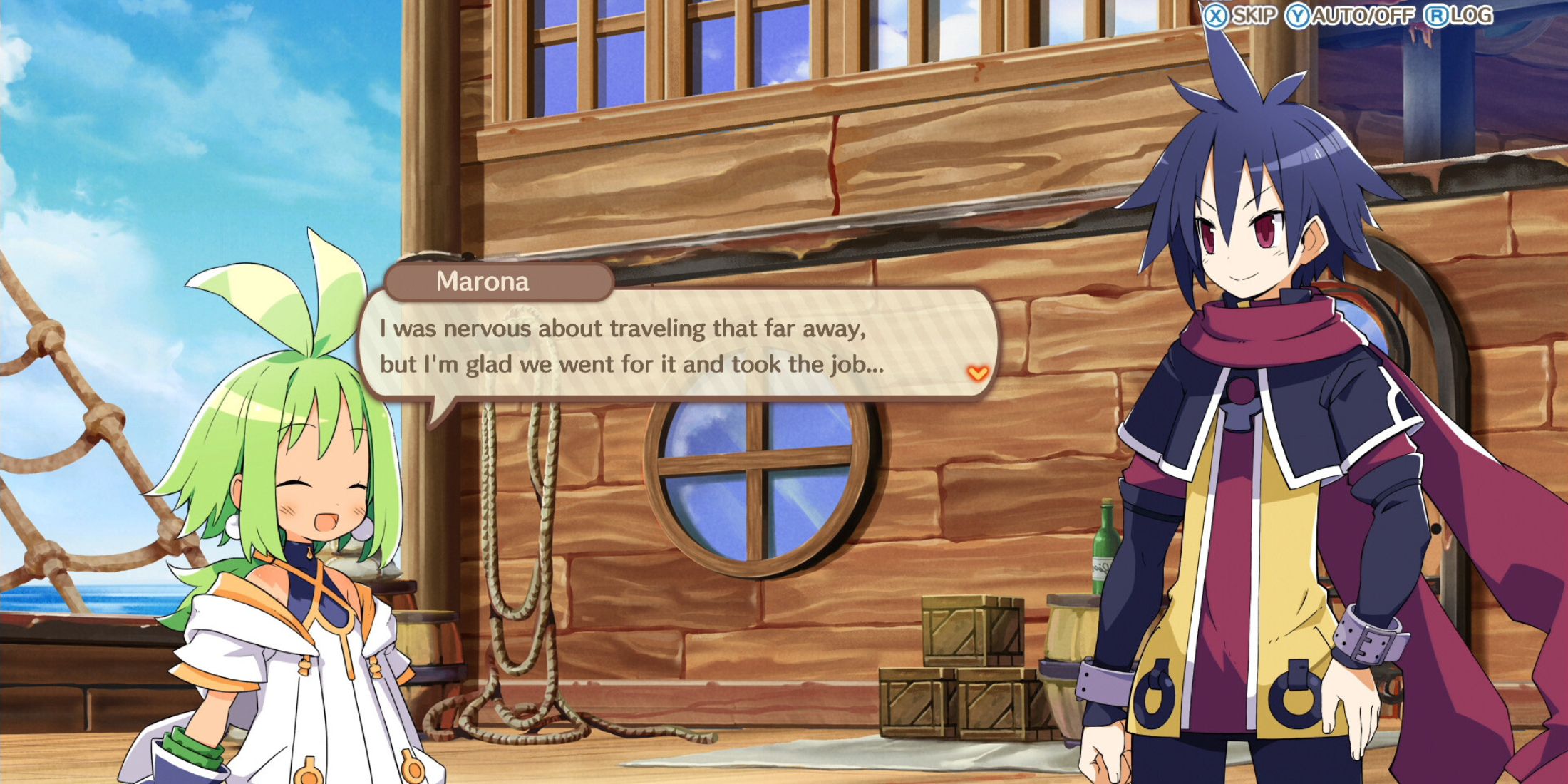1568x784 pixels.
Task: Open the message history via the heart chevron
Action: pyautogui.click(x=979, y=371)
